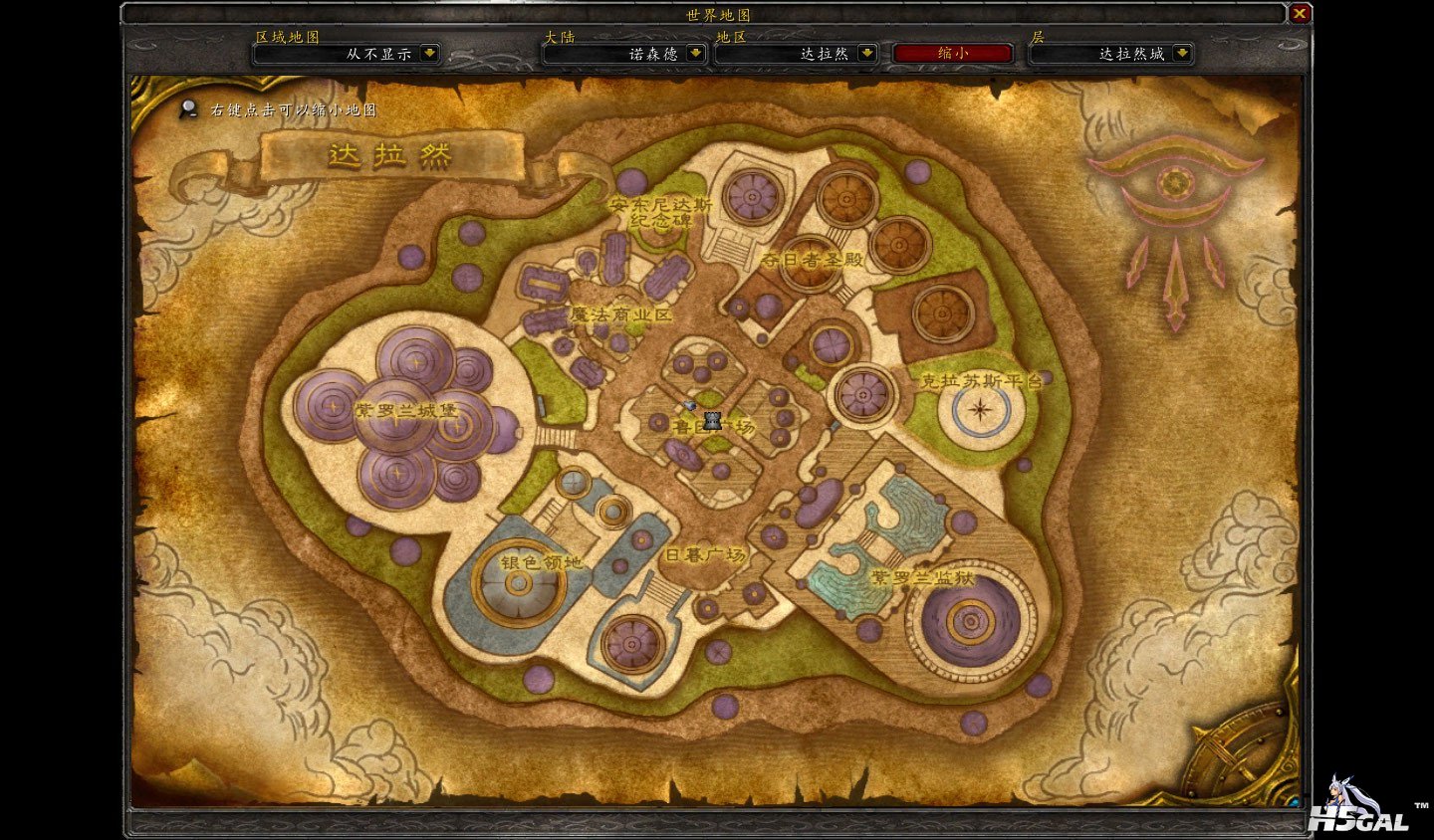The height and width of the screenshot is (840, 1434).
Task: Open the 区域地图 dropdown showing 从不显示
Action: click(x=429, y=54)
